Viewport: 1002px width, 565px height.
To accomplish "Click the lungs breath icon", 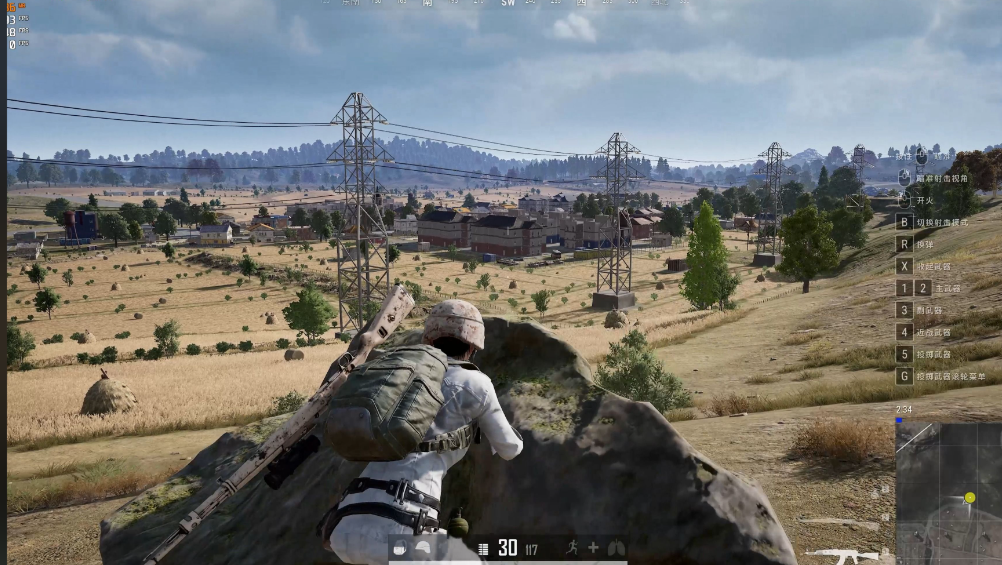I will pos(616,548).
